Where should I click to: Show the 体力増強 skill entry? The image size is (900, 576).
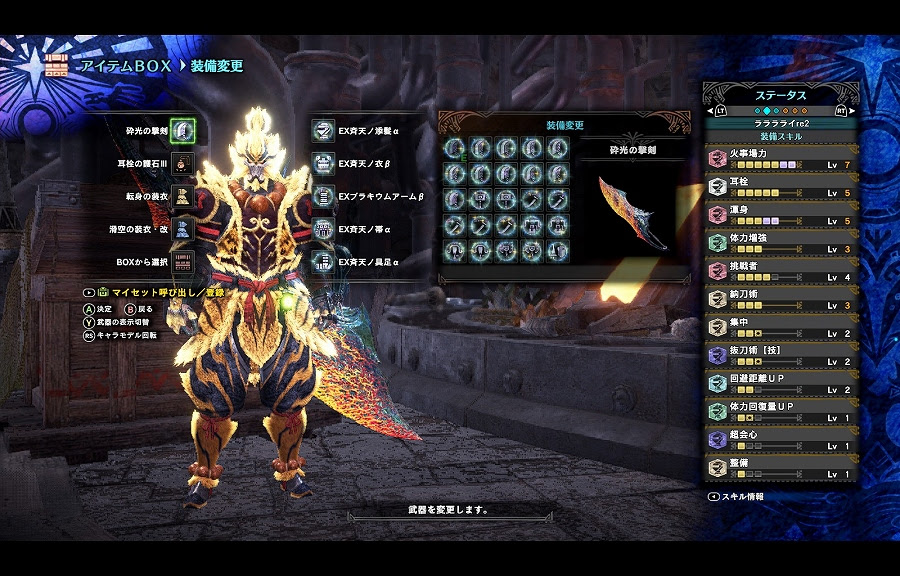[x=781, y=242]
